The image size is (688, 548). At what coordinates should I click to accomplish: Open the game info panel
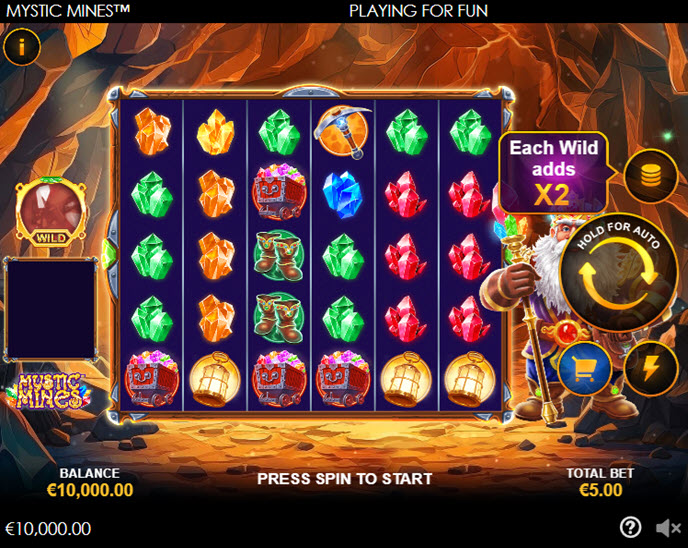coord(22,45)
